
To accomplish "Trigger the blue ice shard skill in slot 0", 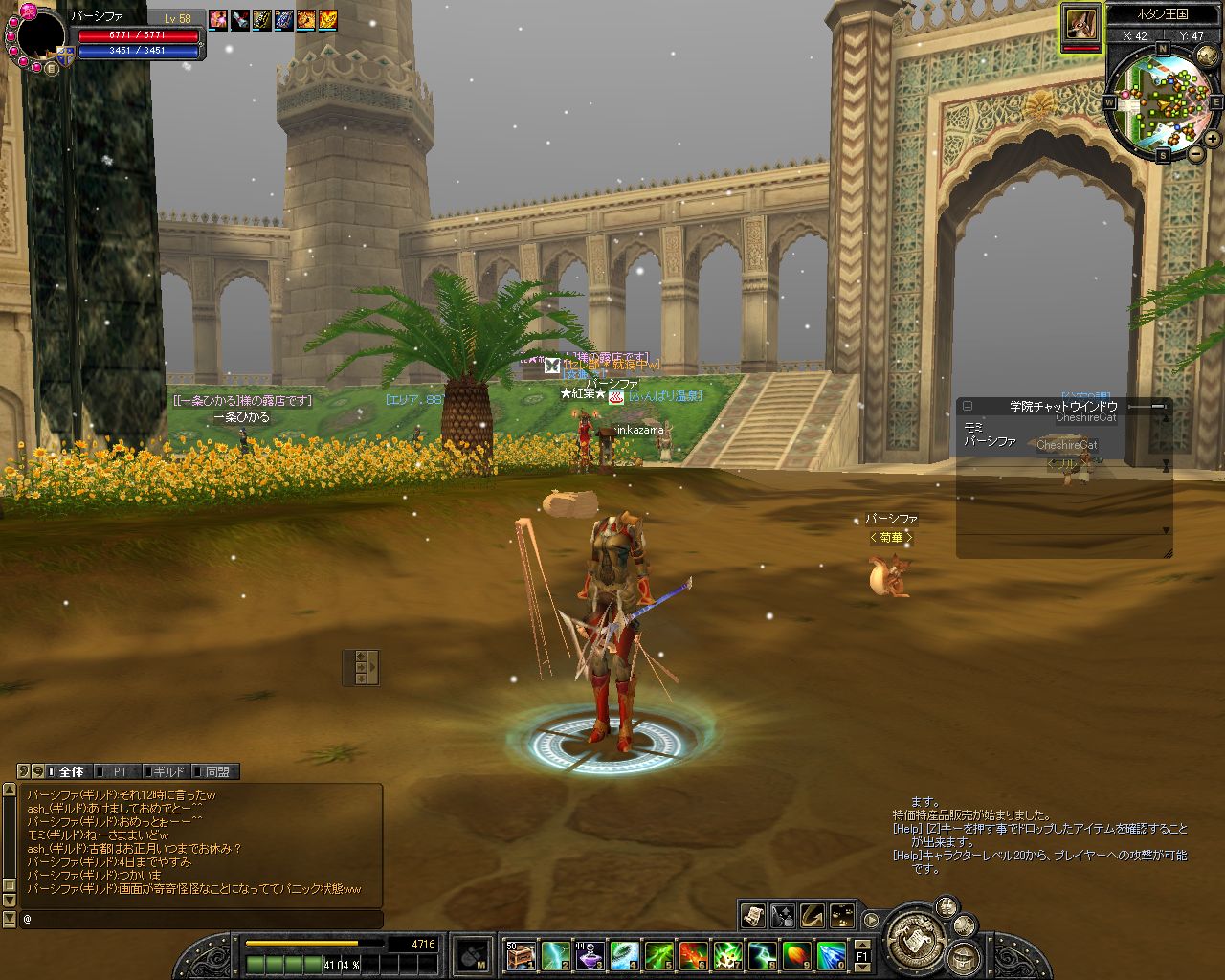I will (831, 954).
